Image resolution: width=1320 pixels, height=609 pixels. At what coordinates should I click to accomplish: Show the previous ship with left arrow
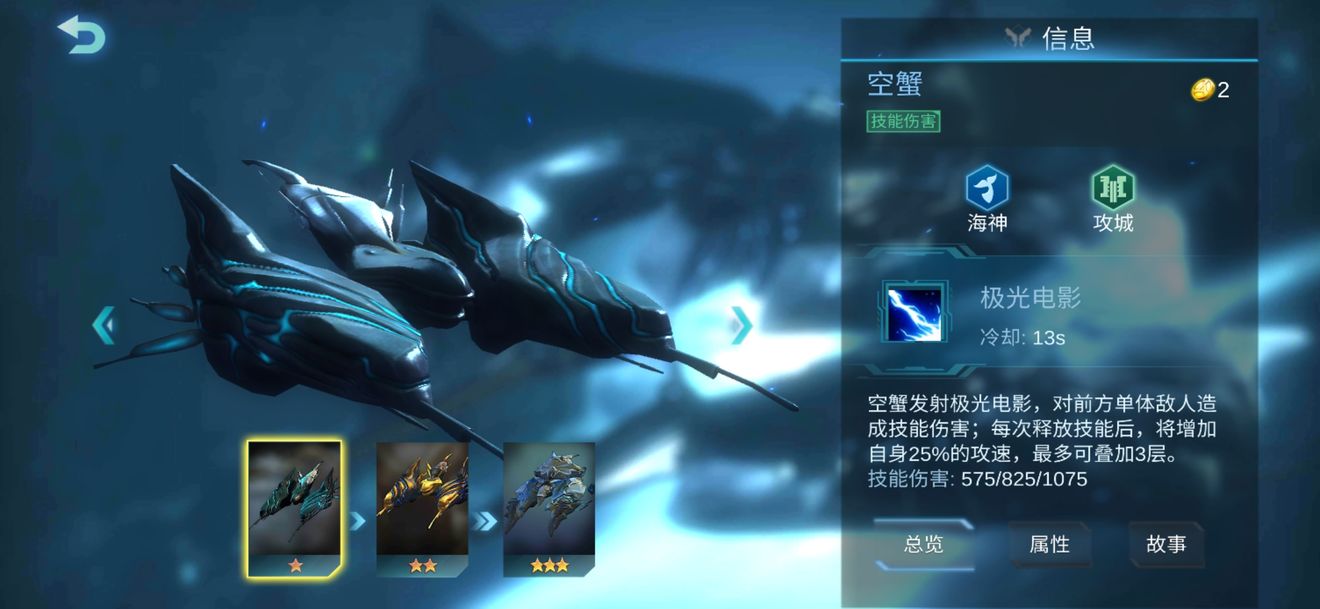[x=104, y=326]
